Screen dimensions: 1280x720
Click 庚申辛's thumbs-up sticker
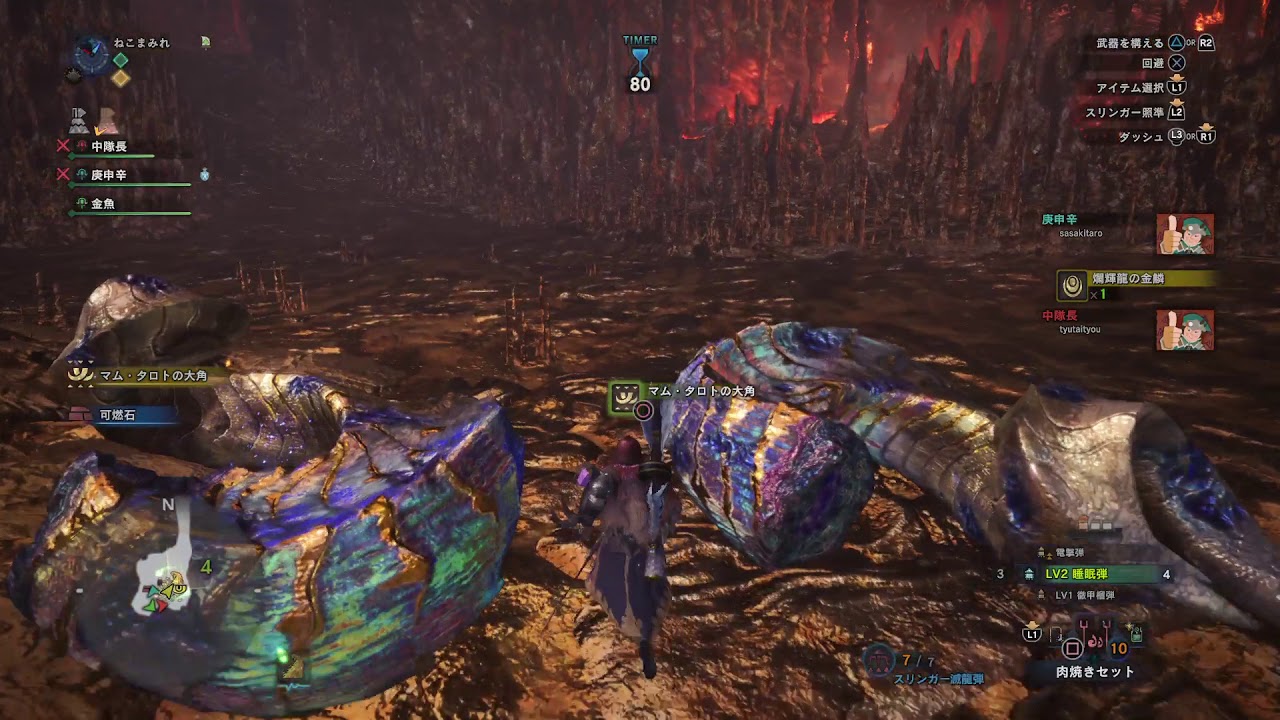(x=1185, y=234)
